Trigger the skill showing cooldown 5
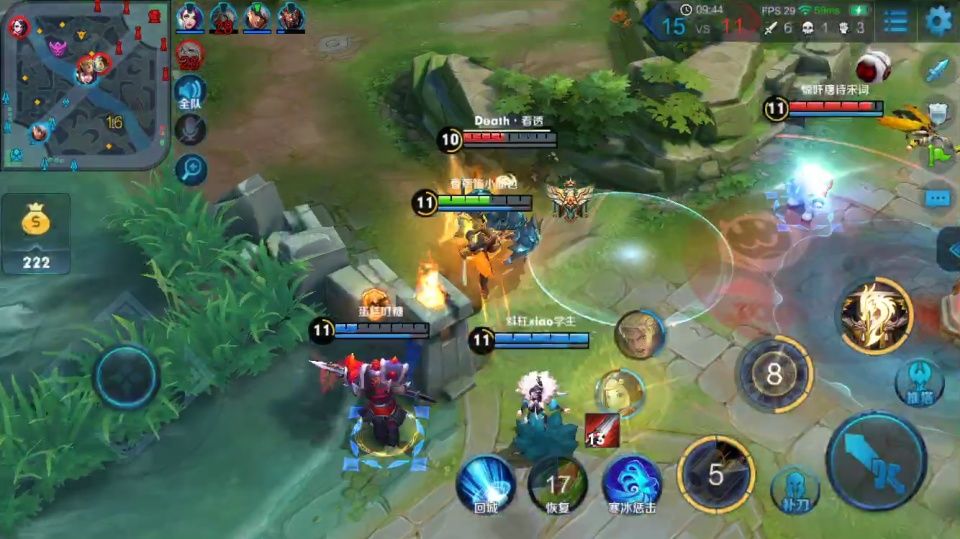Image resolution: width=960 pixels, height=539 pixels. pyautogui.click(x=716, y=474)
